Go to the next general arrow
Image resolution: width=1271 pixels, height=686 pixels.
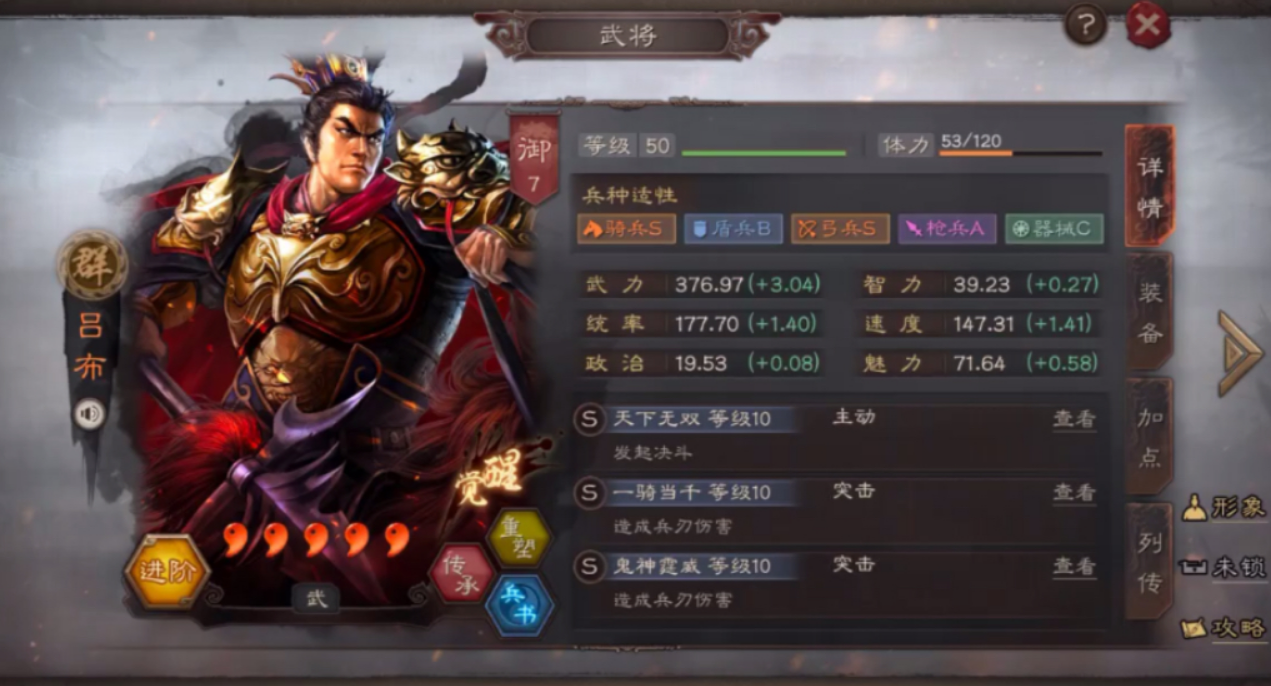click(x=1240, y=352)
